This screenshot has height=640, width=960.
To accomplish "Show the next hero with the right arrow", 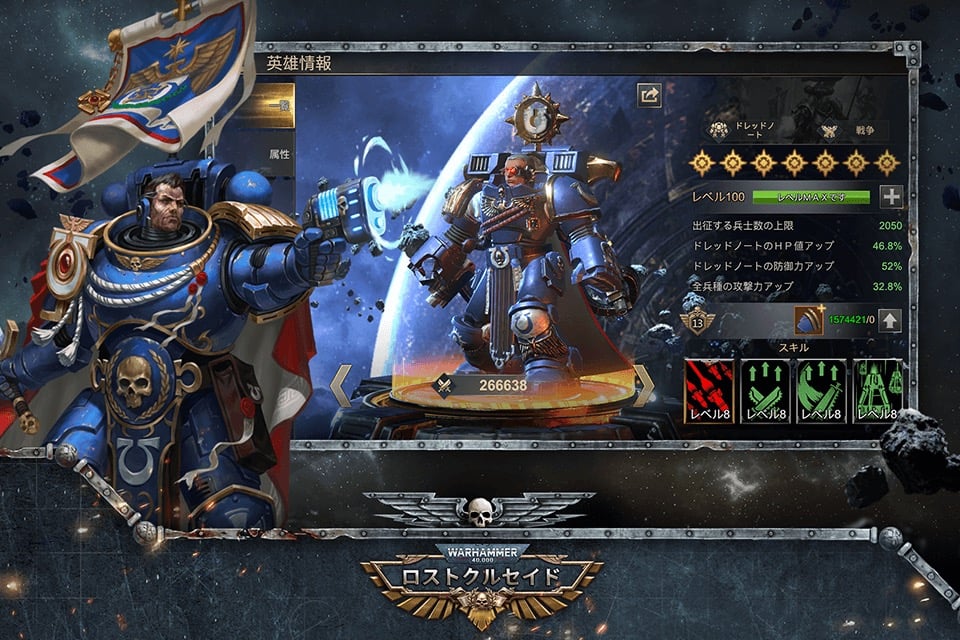I will tap(645, 385).
